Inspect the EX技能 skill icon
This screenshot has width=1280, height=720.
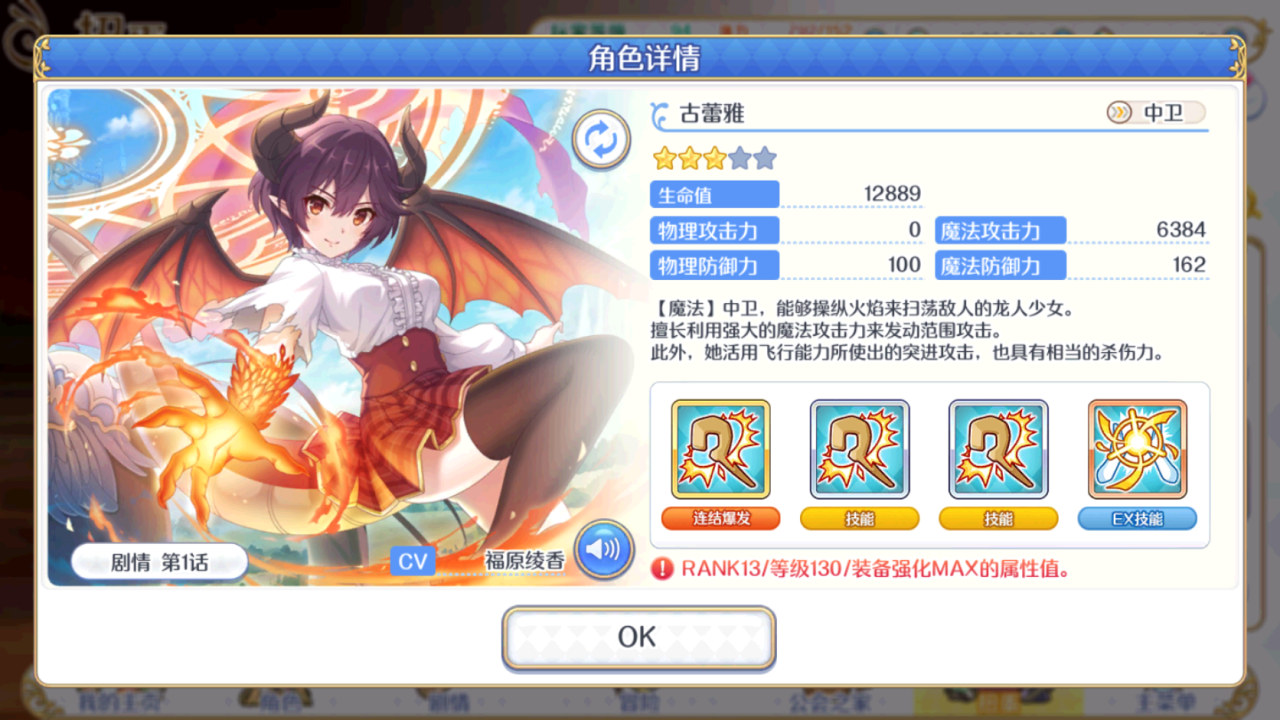point(1137,449)
